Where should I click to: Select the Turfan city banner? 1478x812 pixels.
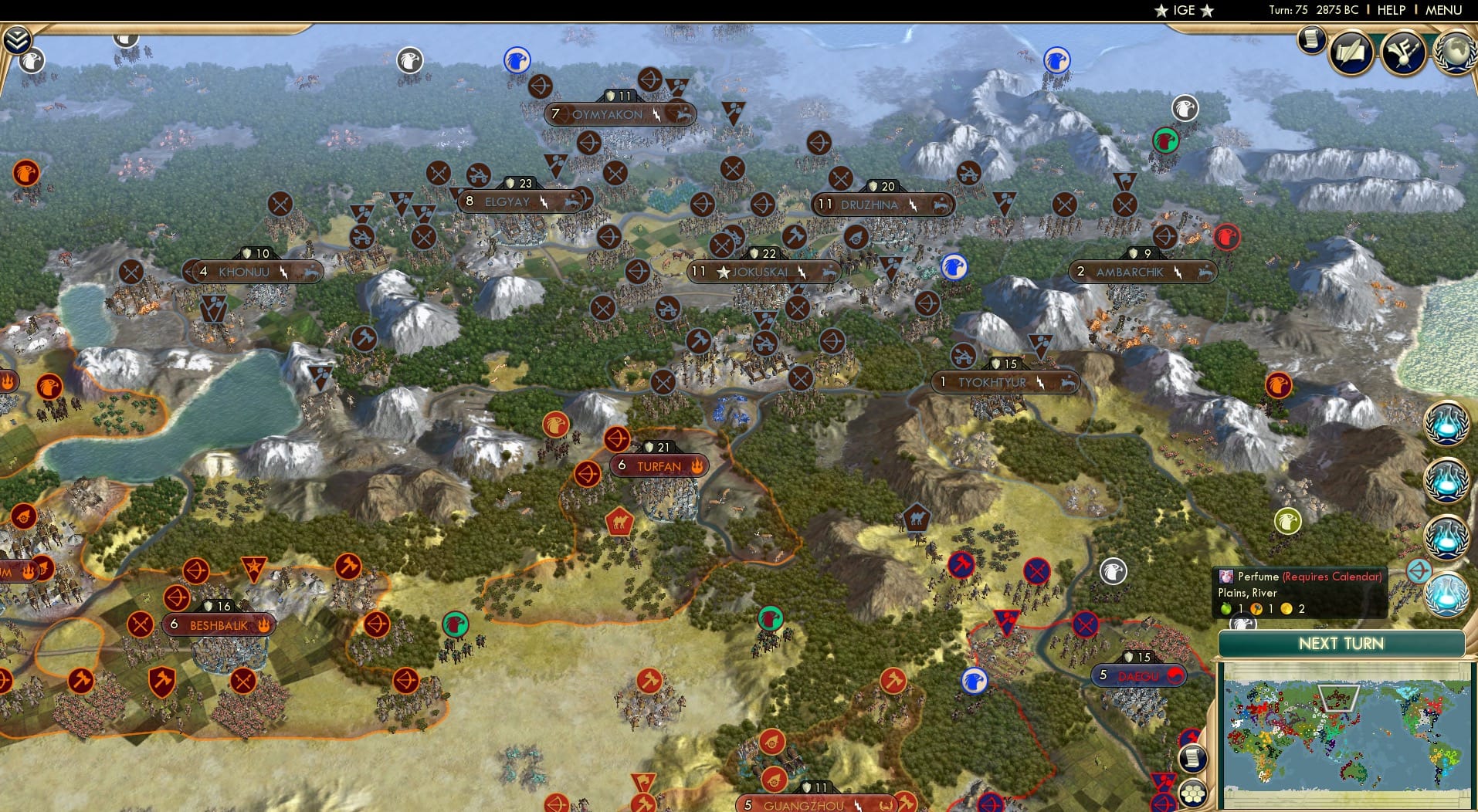657,466
